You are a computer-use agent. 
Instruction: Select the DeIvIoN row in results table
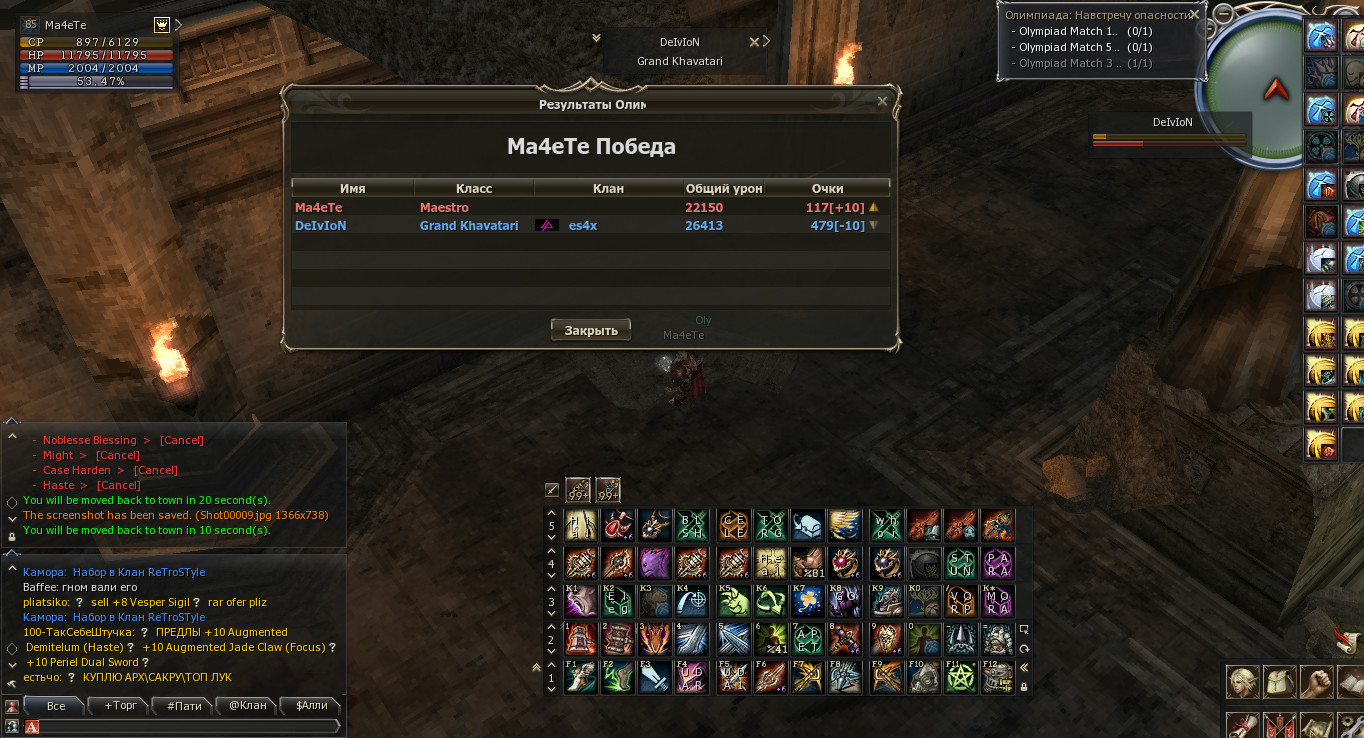pos(590,226)
